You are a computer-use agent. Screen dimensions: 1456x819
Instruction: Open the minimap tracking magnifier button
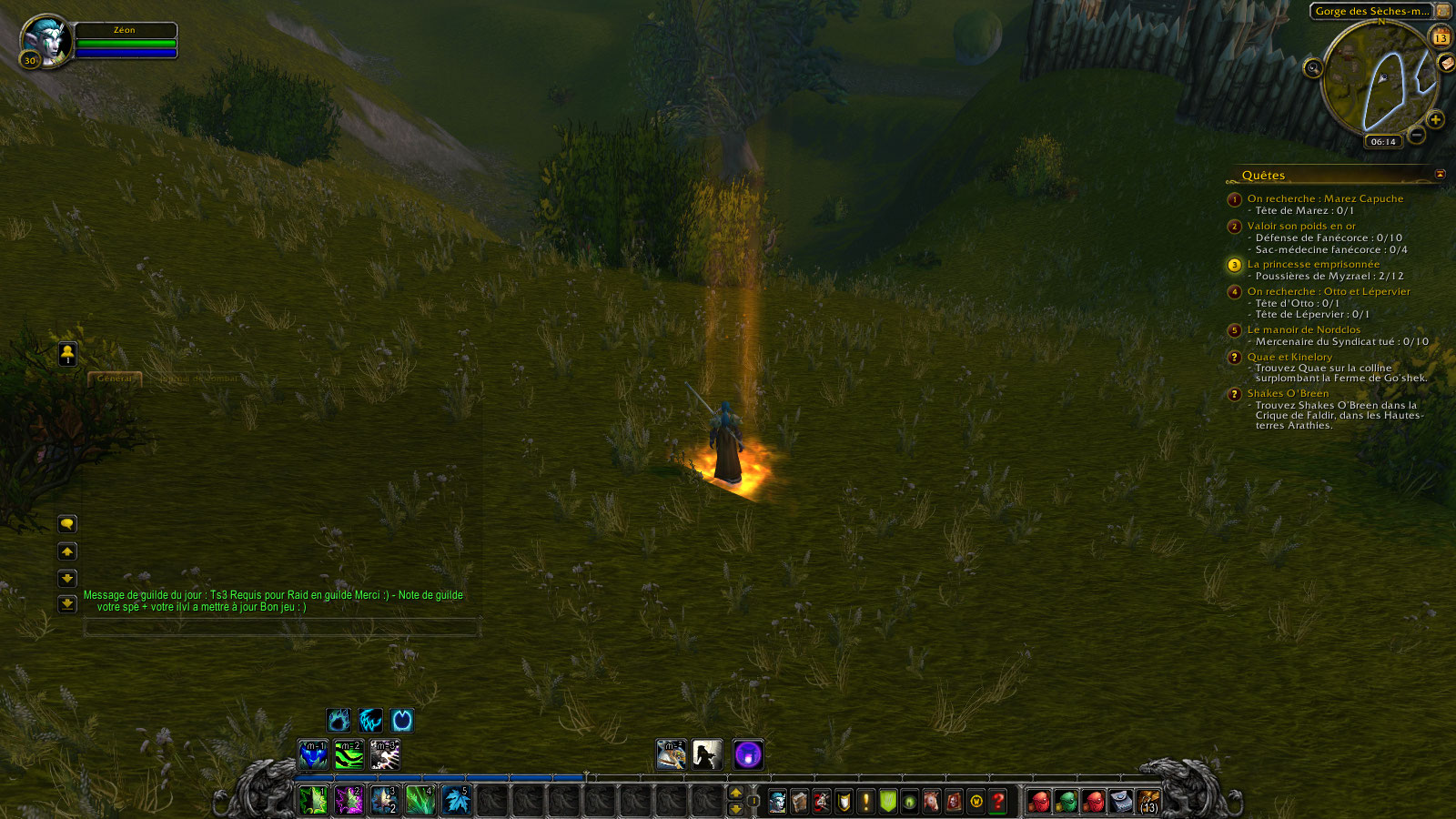pos(1312,67)
